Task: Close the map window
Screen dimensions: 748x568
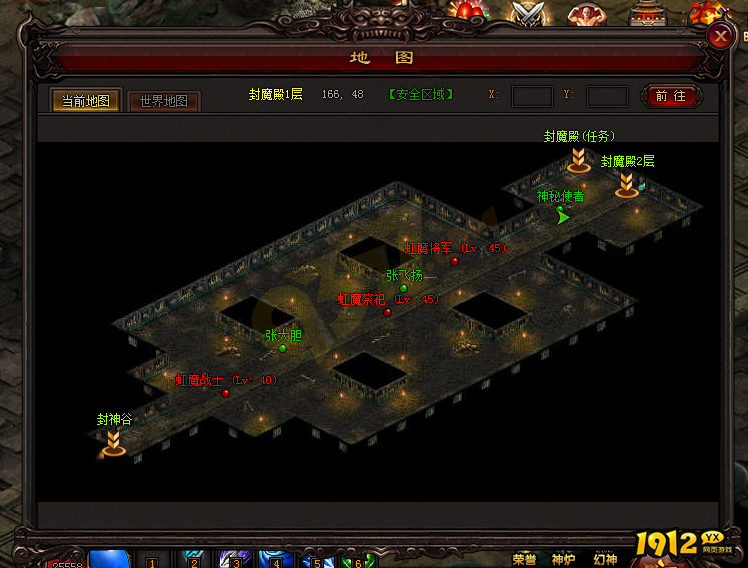Action: [719, 35]
